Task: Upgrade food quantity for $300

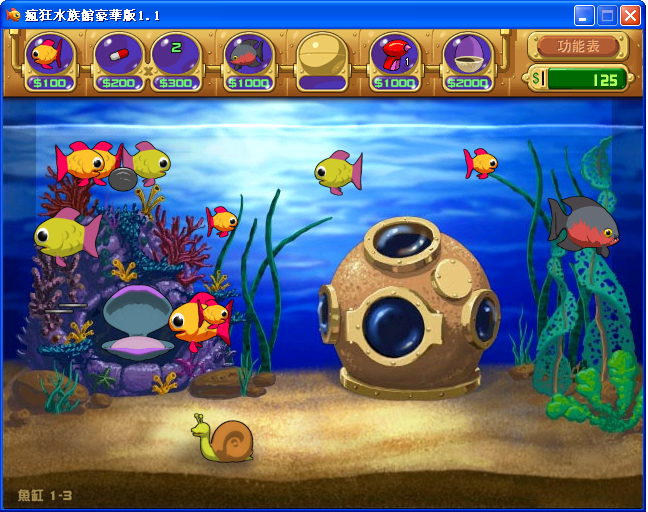Action: click(176, 58)
